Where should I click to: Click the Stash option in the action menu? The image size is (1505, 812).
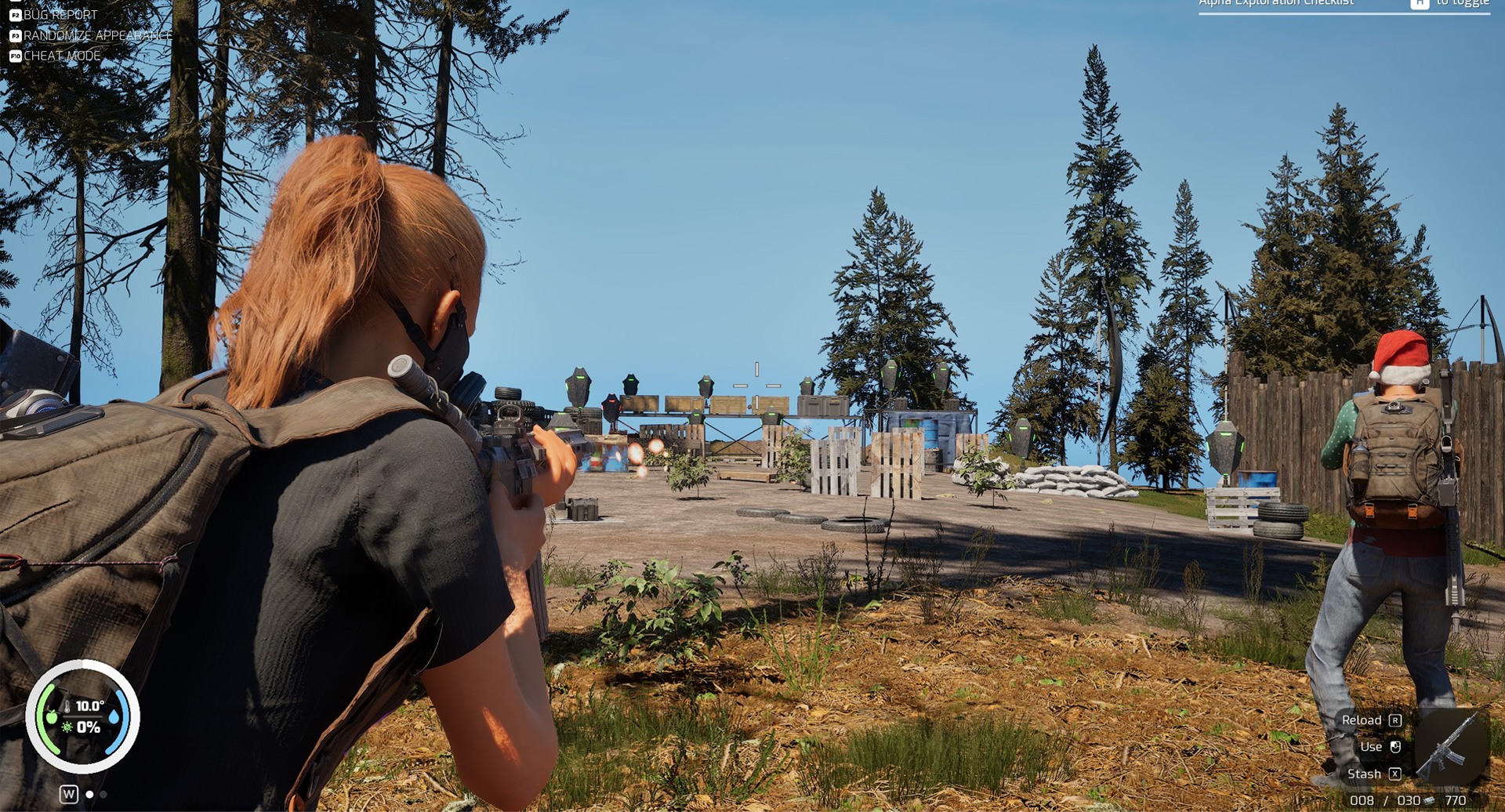point(1364,774)
